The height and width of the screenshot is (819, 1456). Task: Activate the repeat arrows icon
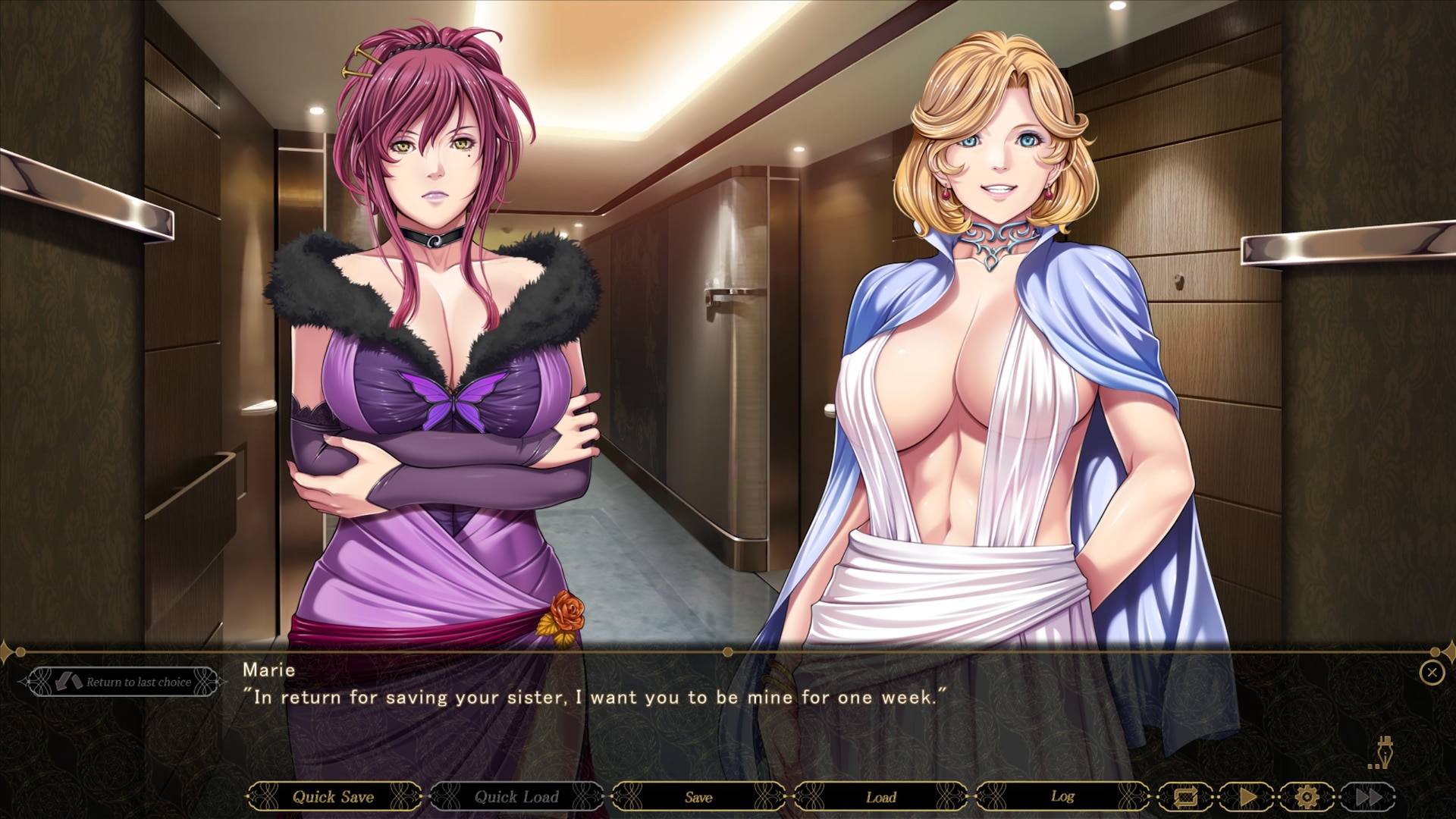point(1185,797)
